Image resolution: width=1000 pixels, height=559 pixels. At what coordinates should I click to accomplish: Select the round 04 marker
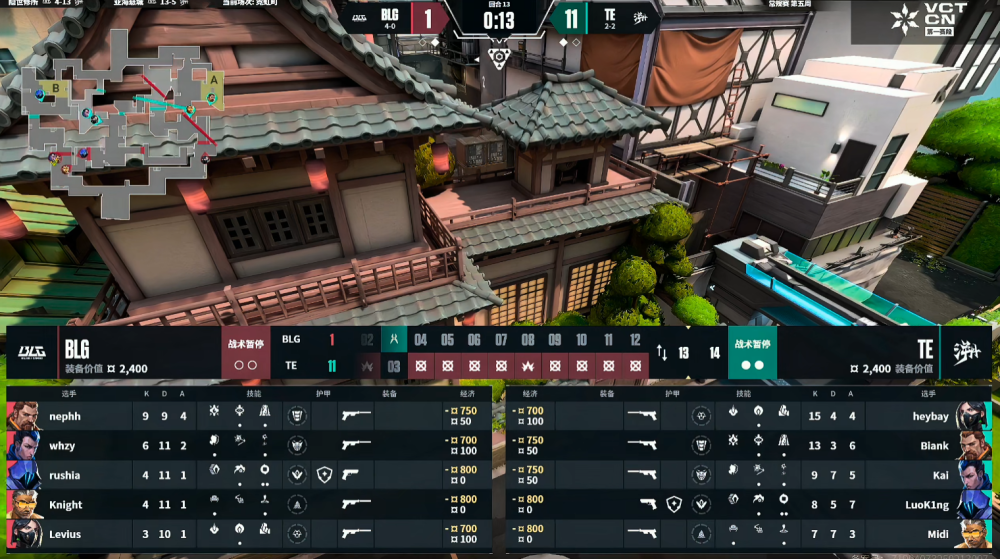pyautogui.click(x=421, y=340)
